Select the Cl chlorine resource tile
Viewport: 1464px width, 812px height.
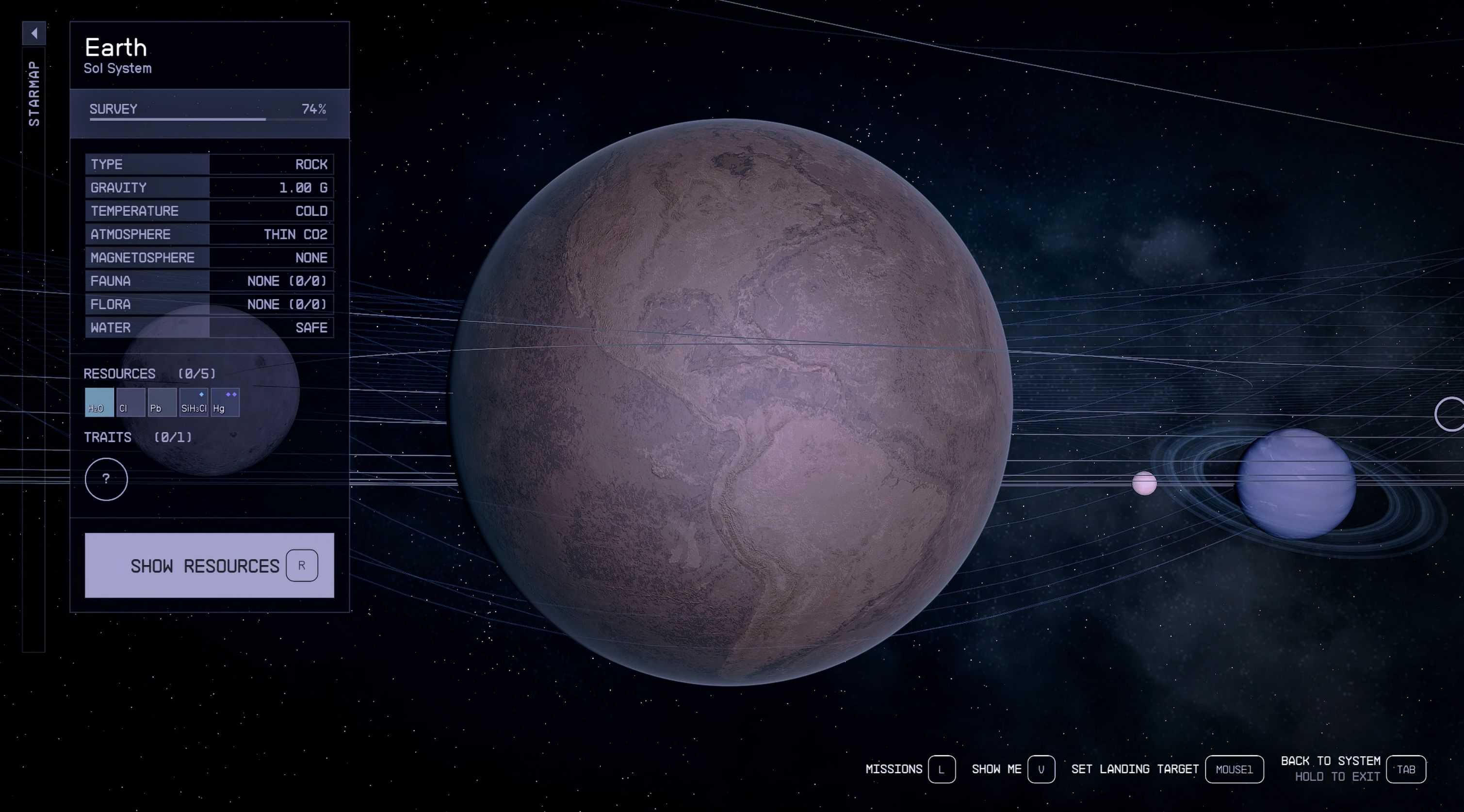[x=130, y=402]
